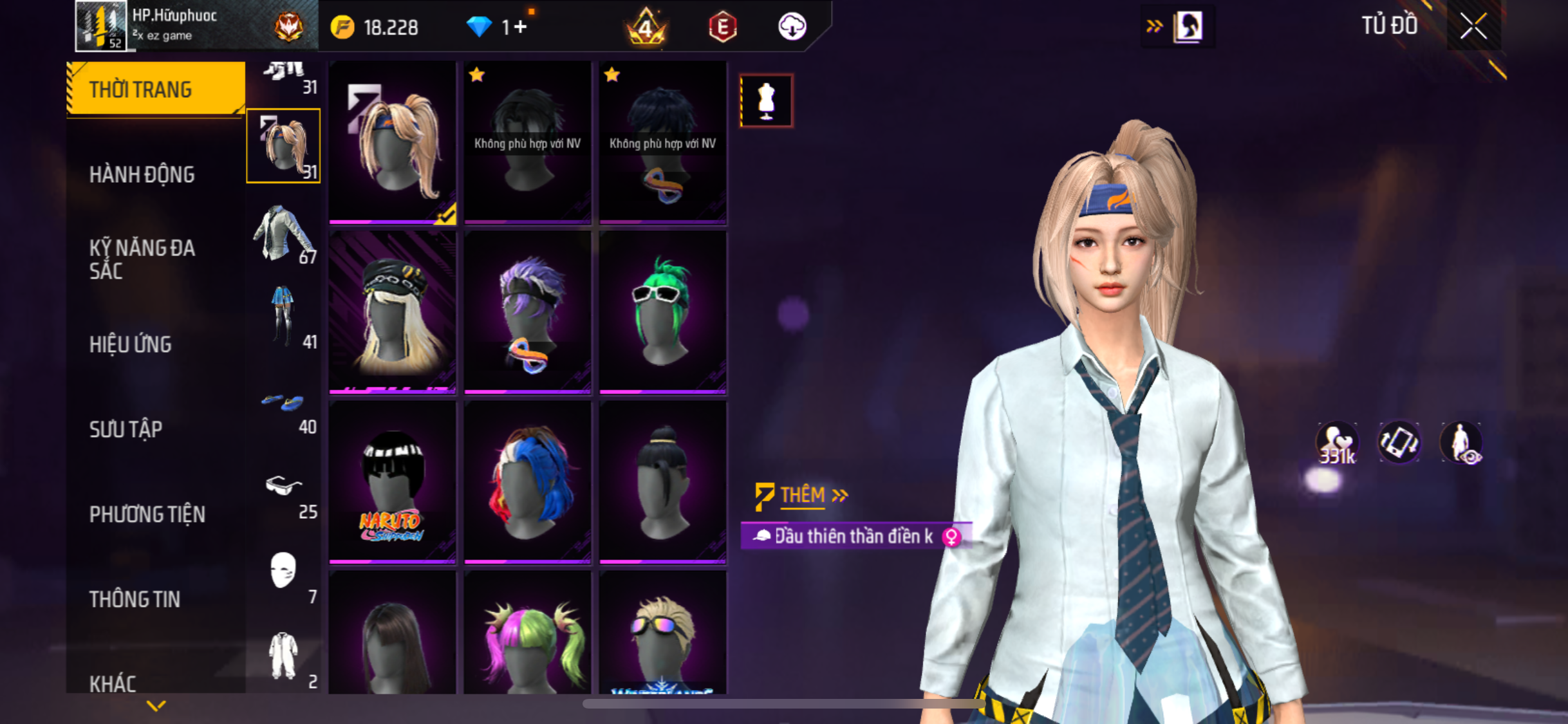Close the Tủ Đồ wardrobe screen
Viewport: 1568px width, 724px height.
[x=1473, y=26]
